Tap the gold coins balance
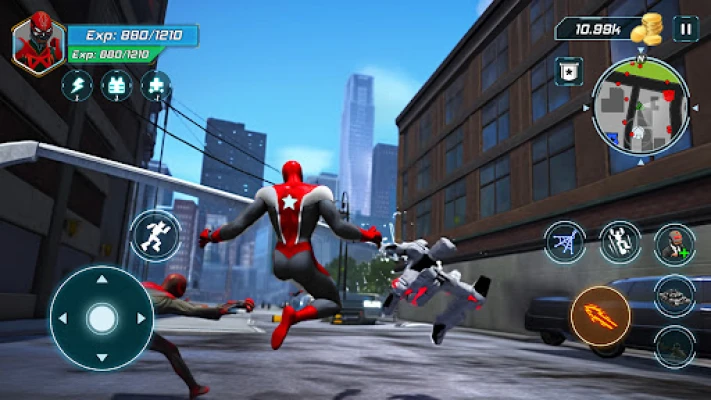Image resolution: width=711 pixels, height=400 pixels. click(x=611, y=29)
